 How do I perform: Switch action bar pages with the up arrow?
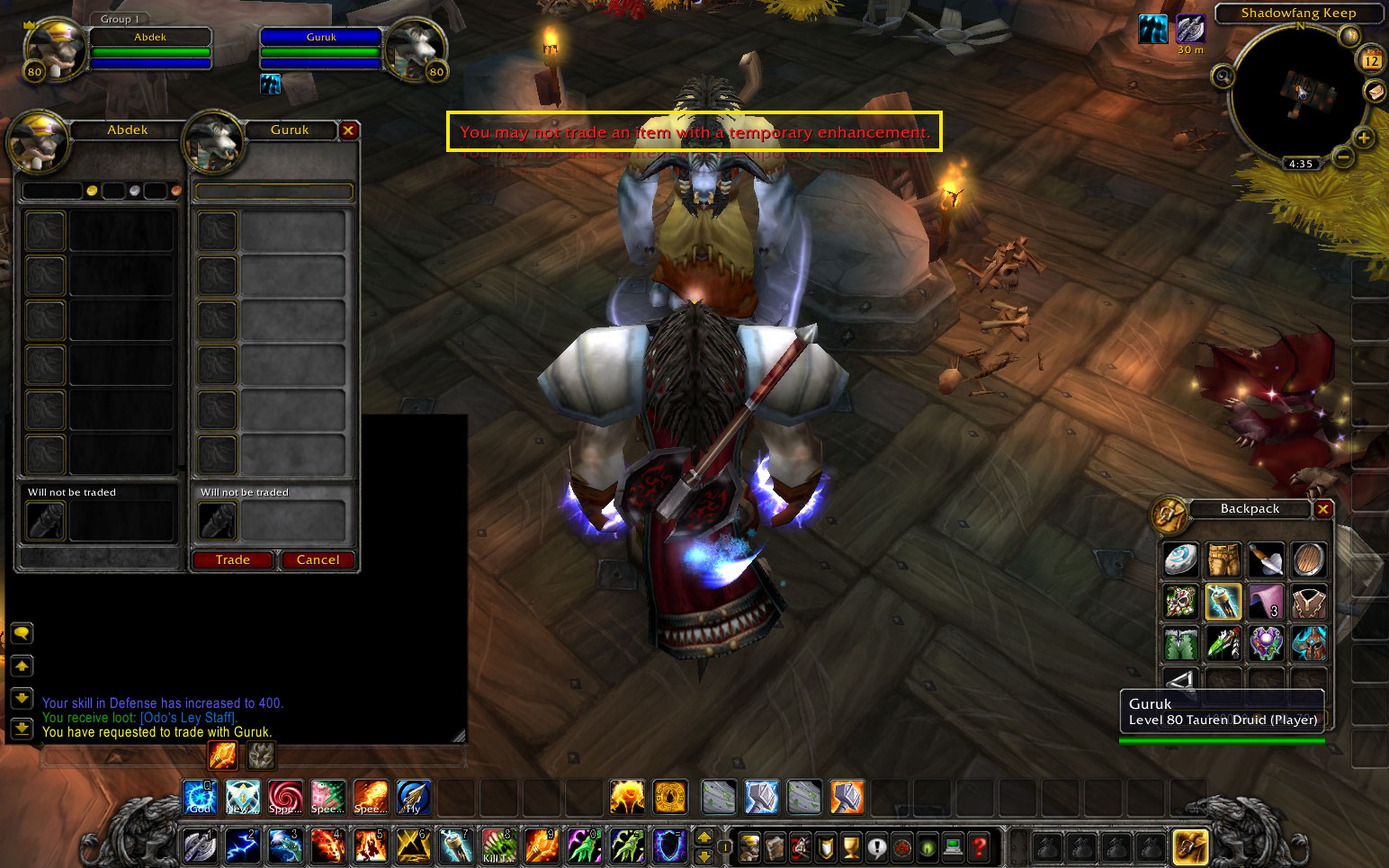pos(703,838)
